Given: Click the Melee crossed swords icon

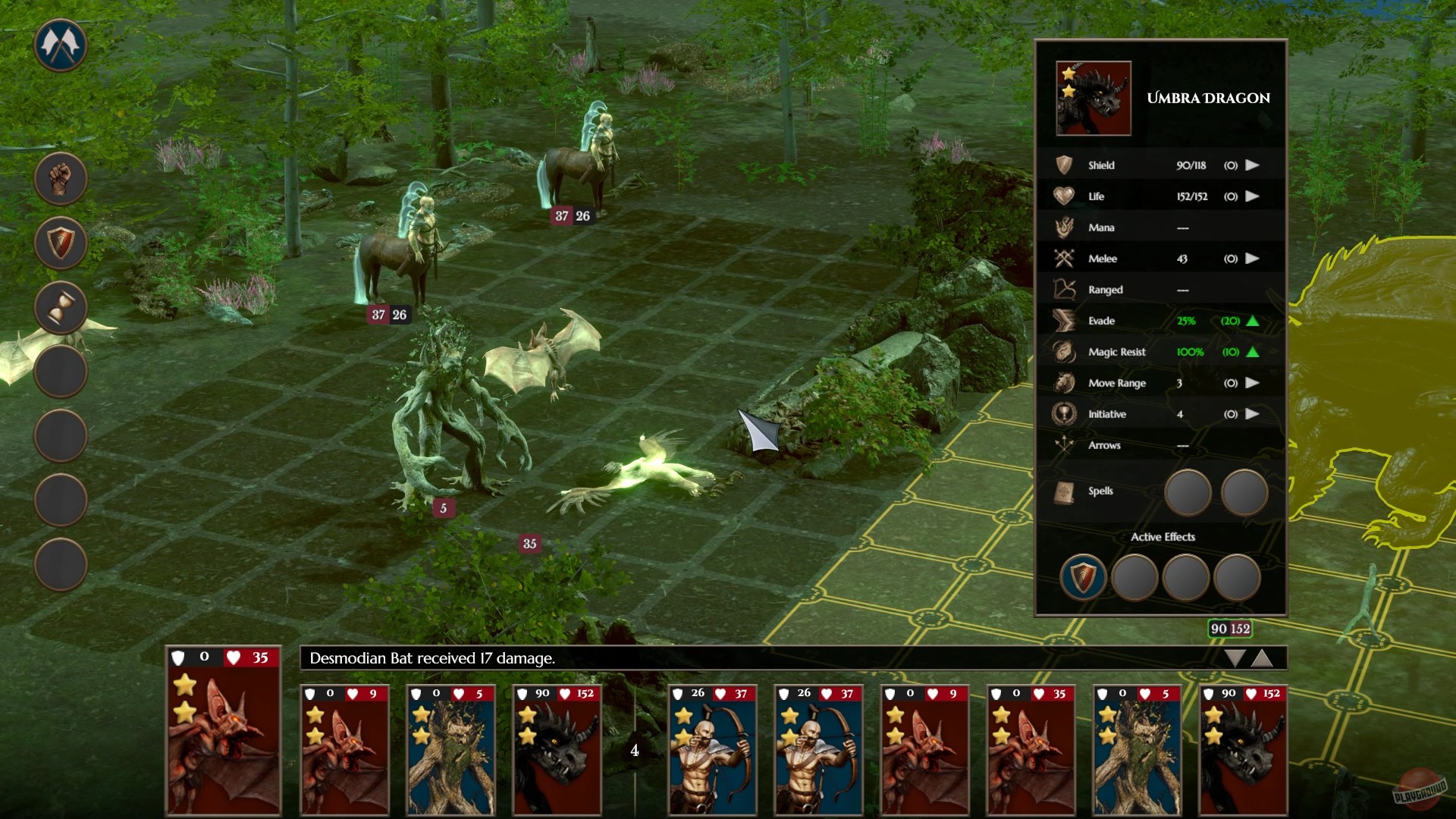Looking at the screenshot, I should pyautogui.click(x=1065, y=258).
